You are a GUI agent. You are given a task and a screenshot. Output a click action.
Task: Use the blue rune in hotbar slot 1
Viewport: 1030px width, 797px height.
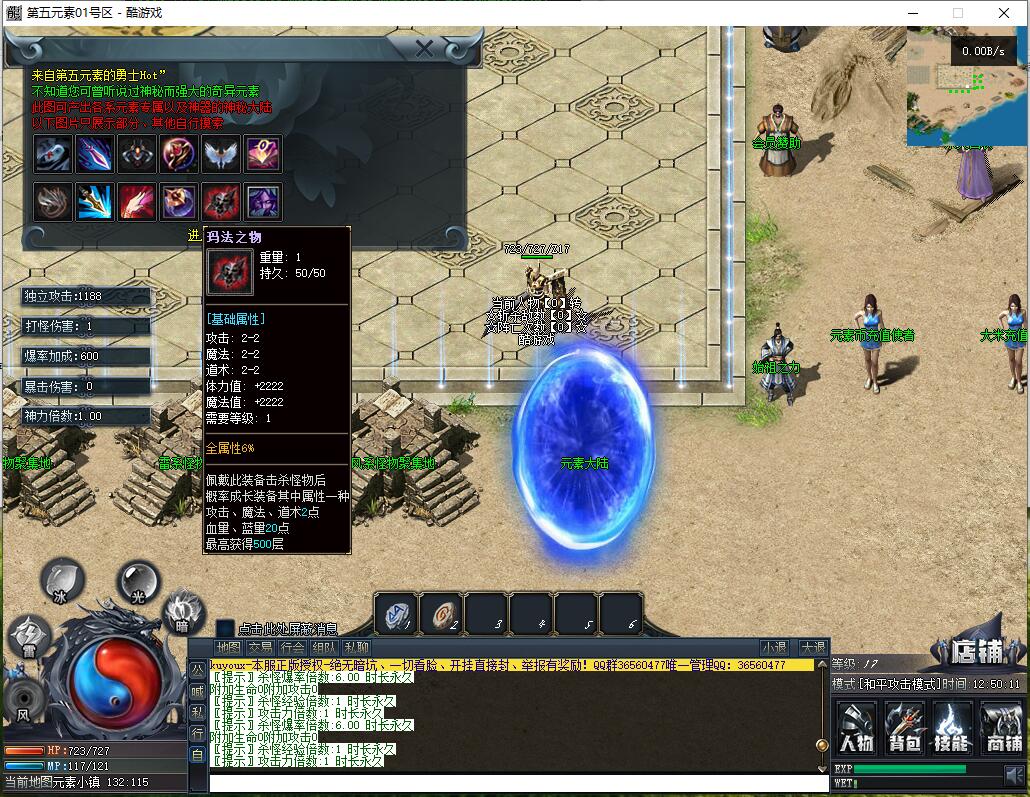click(x=396, y=614)
